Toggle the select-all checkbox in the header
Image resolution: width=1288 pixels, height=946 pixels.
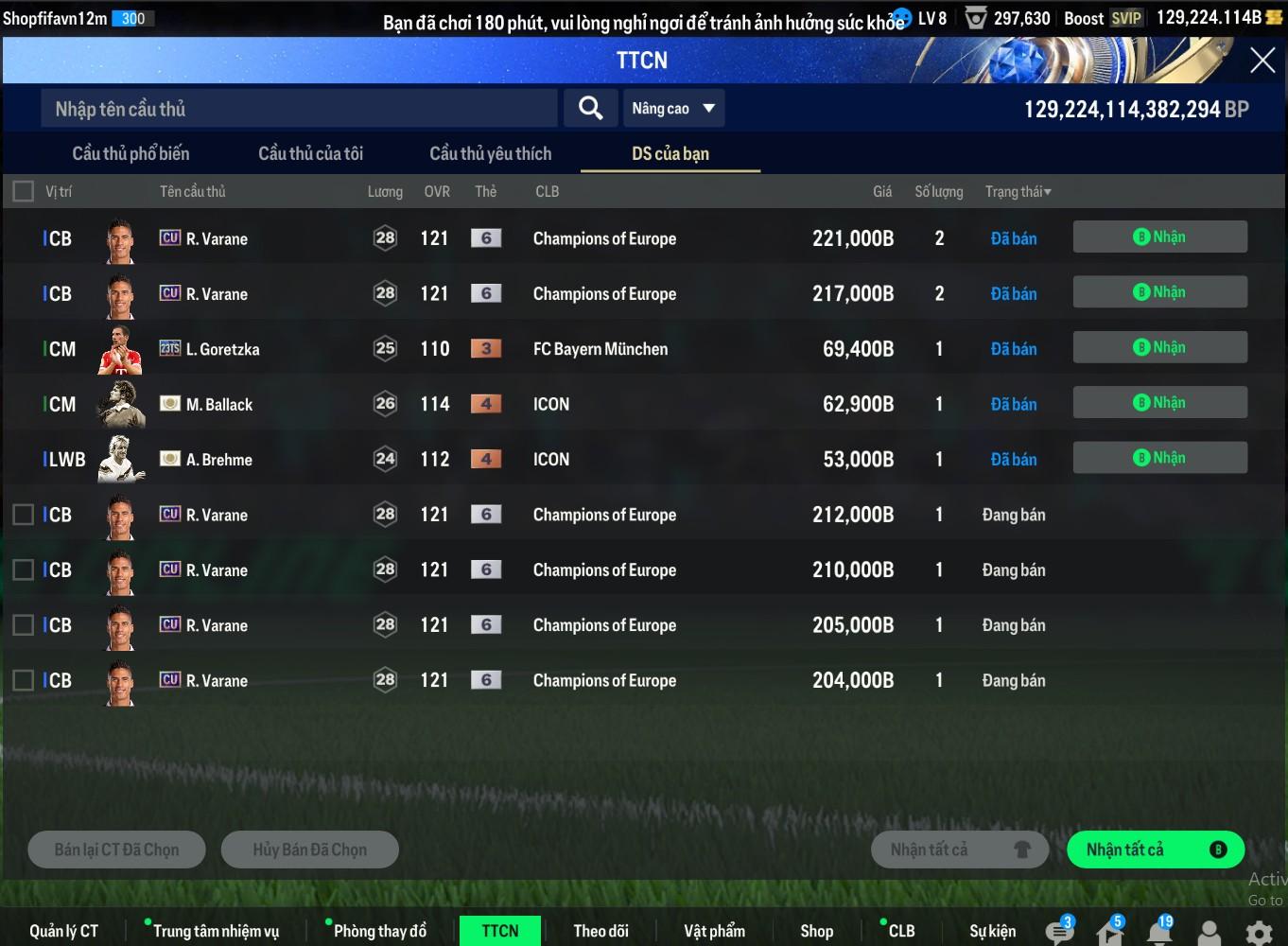[x=24, y=191]
